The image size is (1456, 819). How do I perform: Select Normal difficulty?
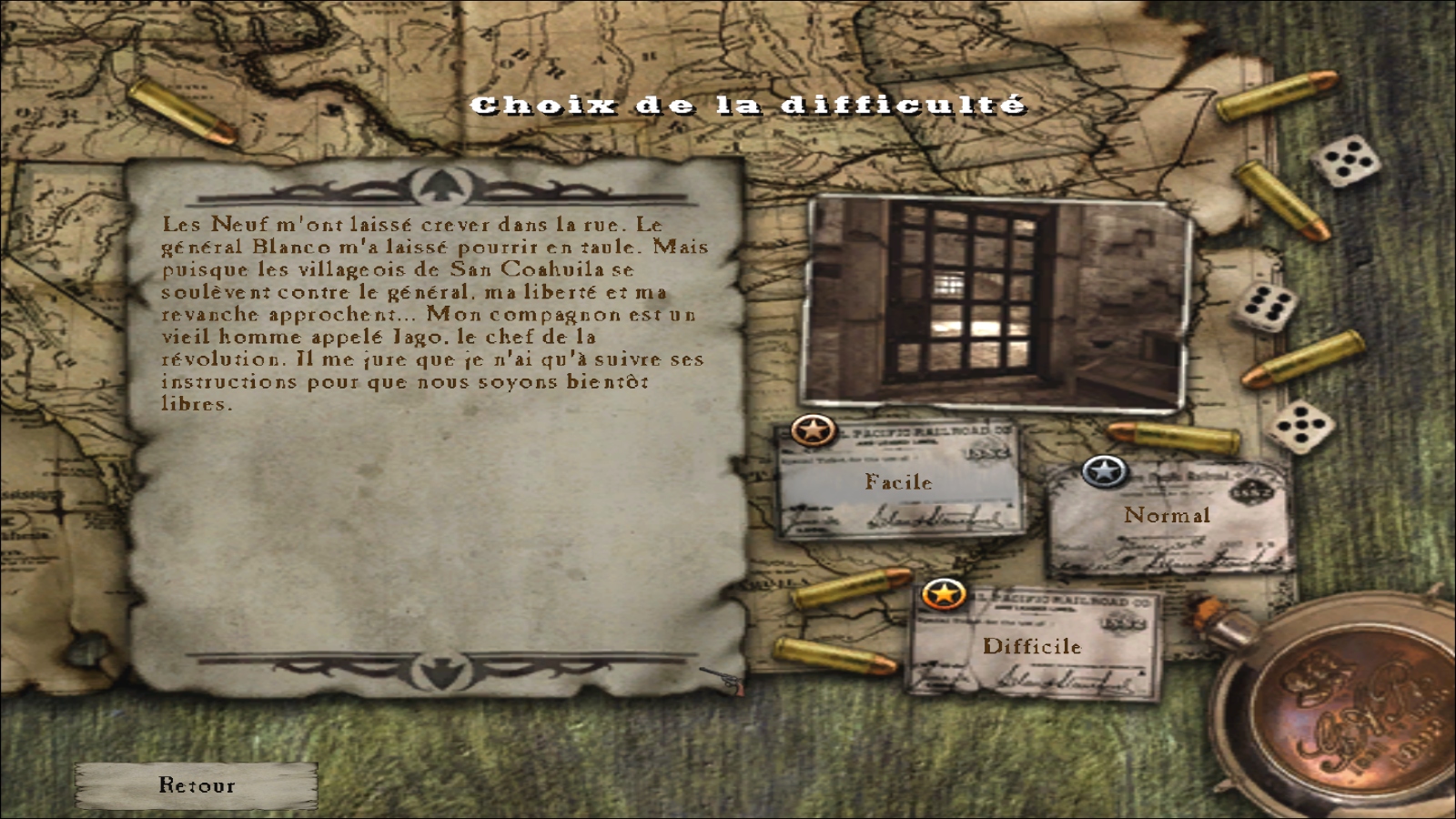[x=1167, y=516]
